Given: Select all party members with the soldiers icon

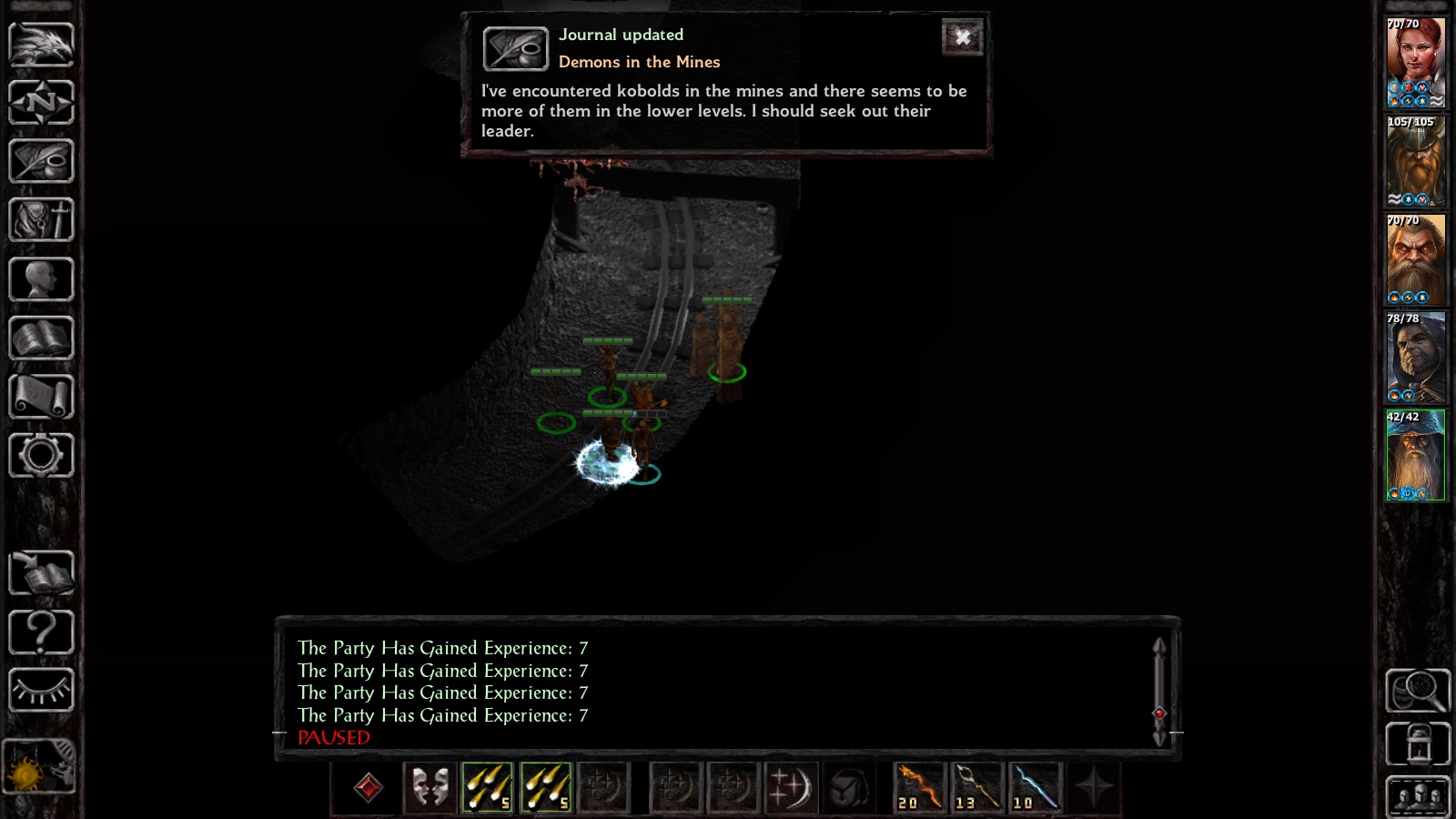Looking at the screenshot, I should point(1417,794).
